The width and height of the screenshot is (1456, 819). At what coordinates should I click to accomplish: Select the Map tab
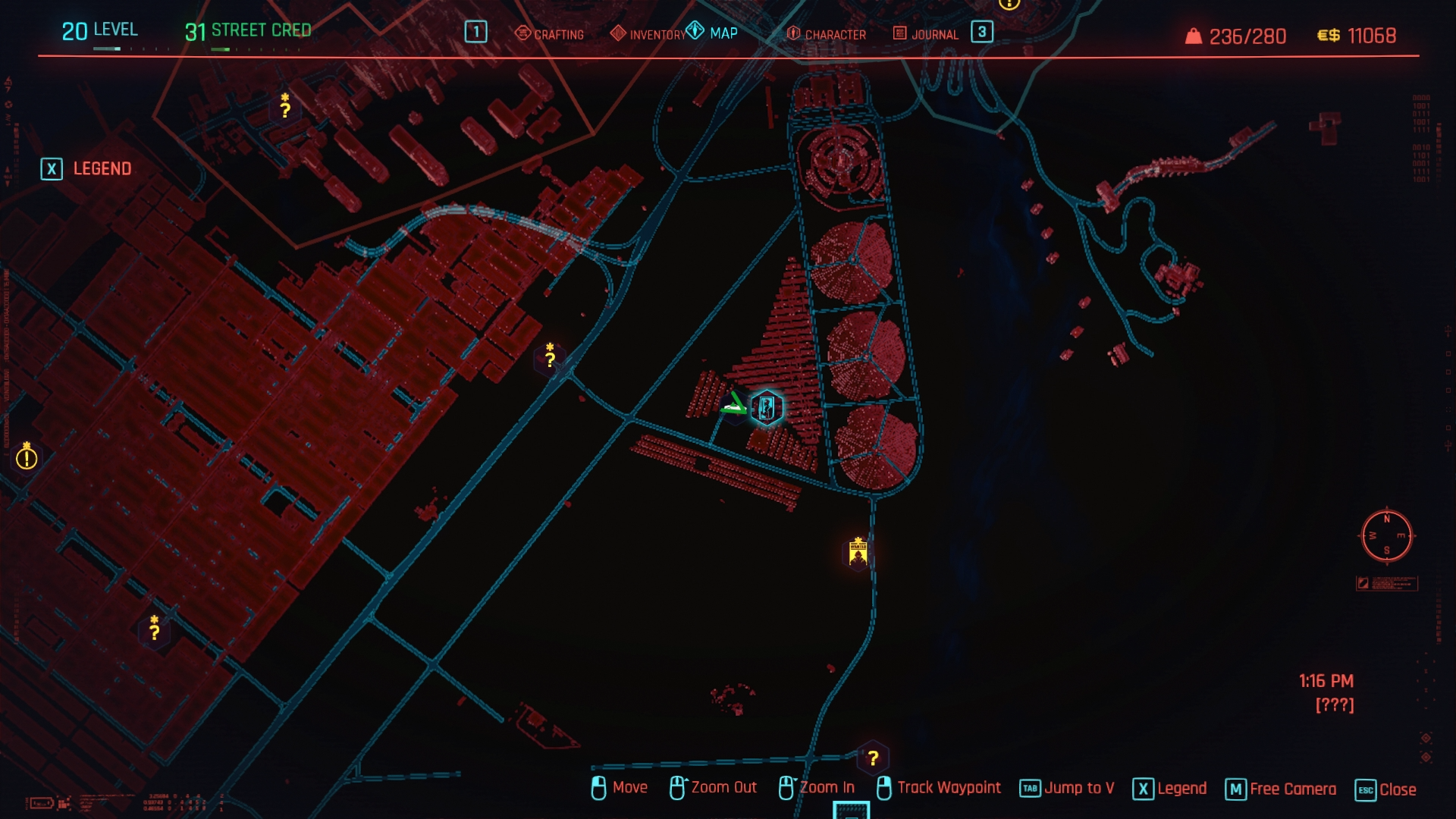click(713, 33)
